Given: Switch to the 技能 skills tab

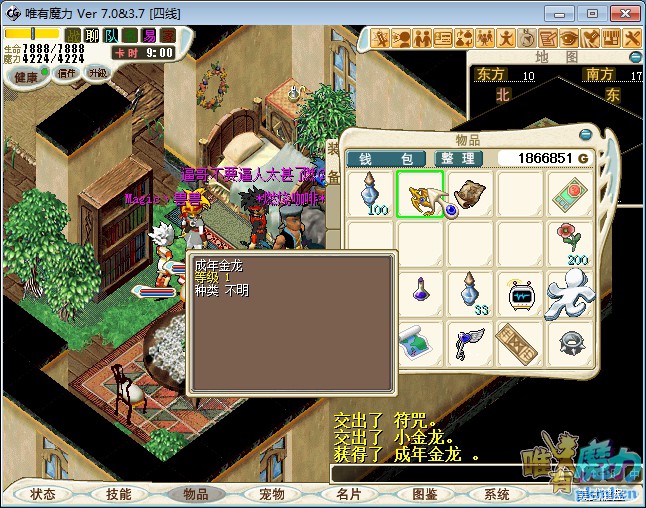Looking at the screenshot, I should click(x=119, y=494).
